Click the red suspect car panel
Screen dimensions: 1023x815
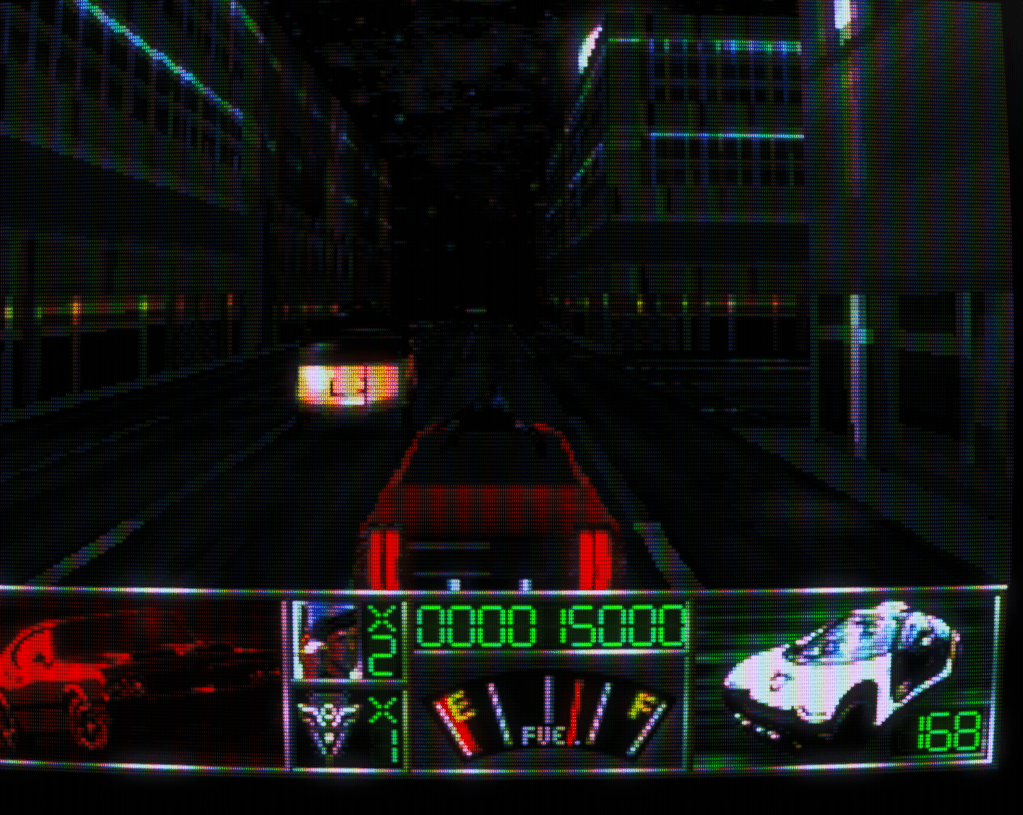(x=142, y=682)
